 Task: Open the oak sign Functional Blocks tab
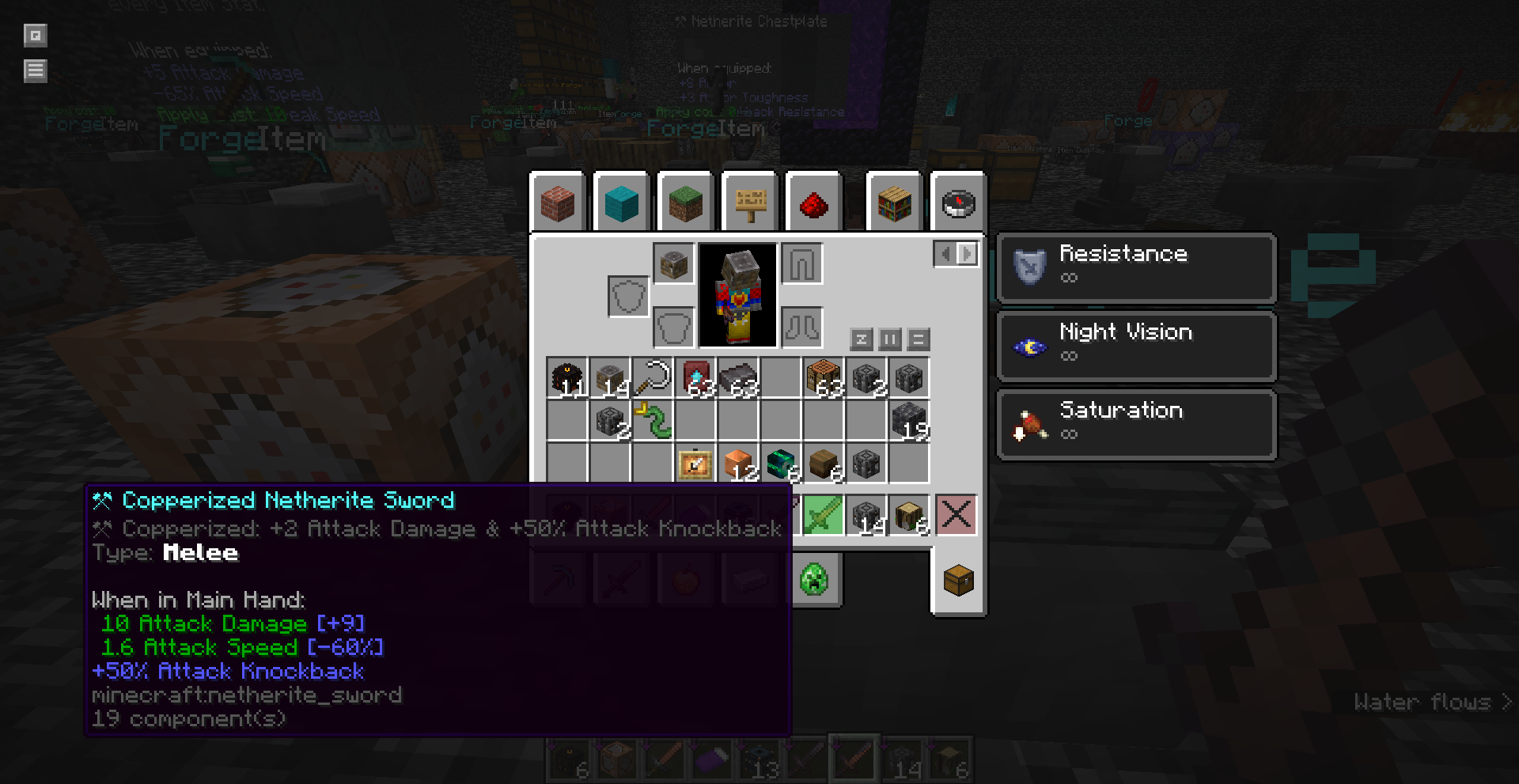click(750, 203)
